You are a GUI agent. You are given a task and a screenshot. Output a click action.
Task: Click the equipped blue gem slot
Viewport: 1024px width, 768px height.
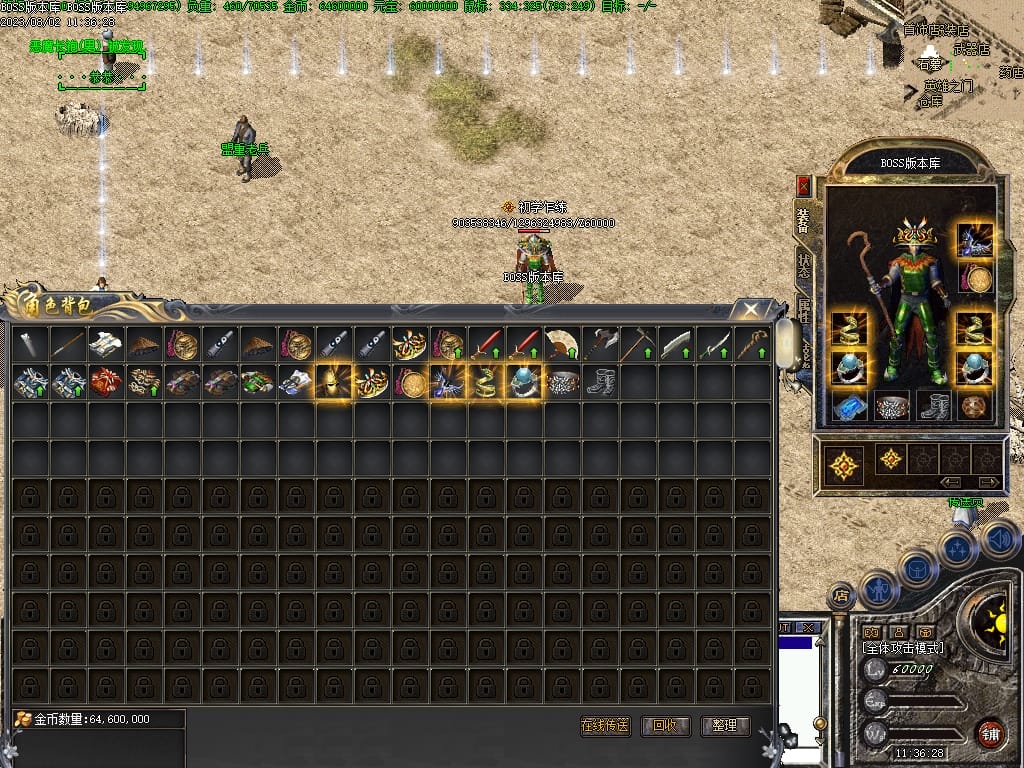(849, 406)
